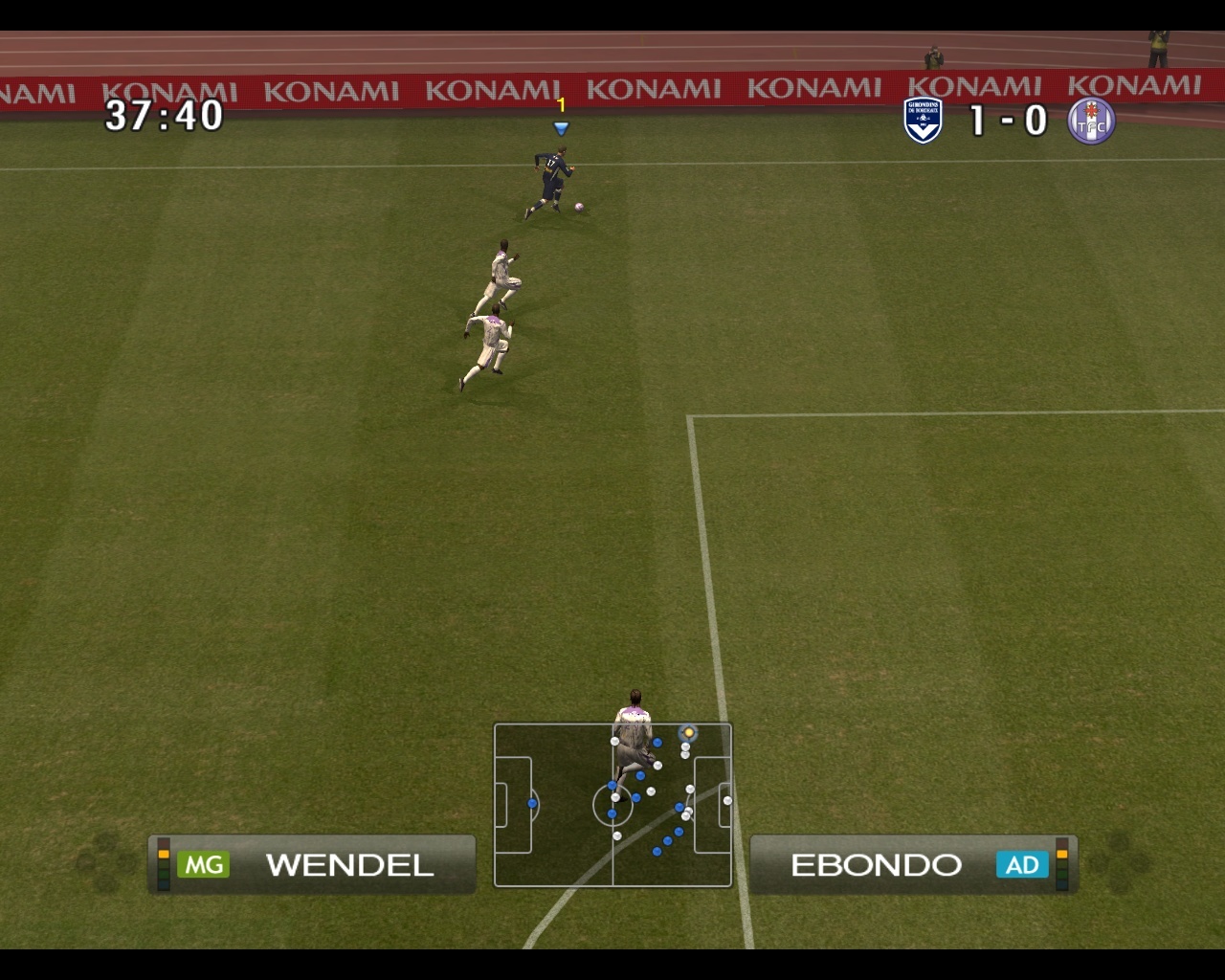Click the blue AD position badge
Image resolution: width=1225 pixels, height=980 pixels.
coord(1021,865)
